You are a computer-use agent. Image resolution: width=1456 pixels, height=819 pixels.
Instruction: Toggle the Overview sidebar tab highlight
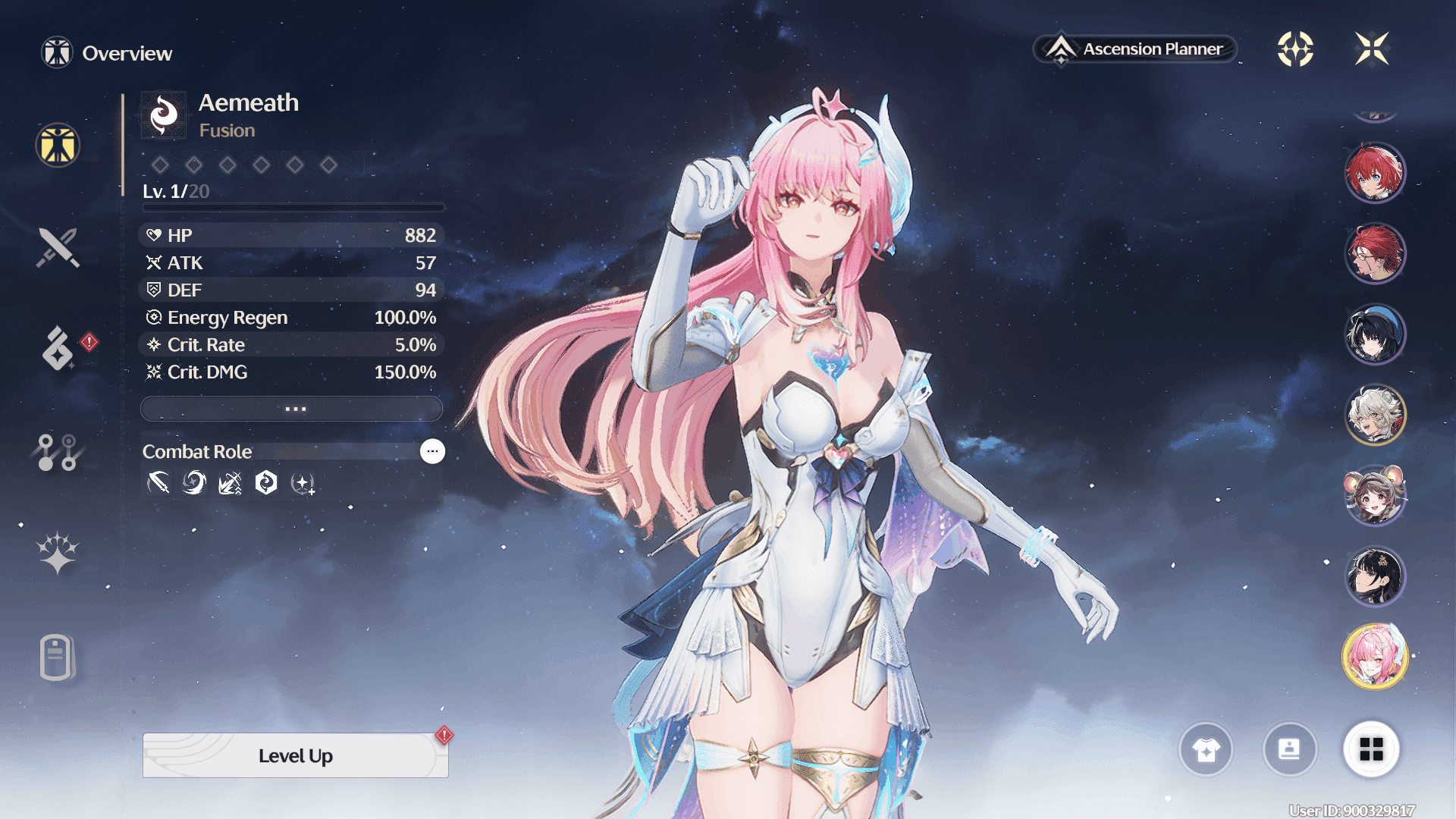[56, 146]
